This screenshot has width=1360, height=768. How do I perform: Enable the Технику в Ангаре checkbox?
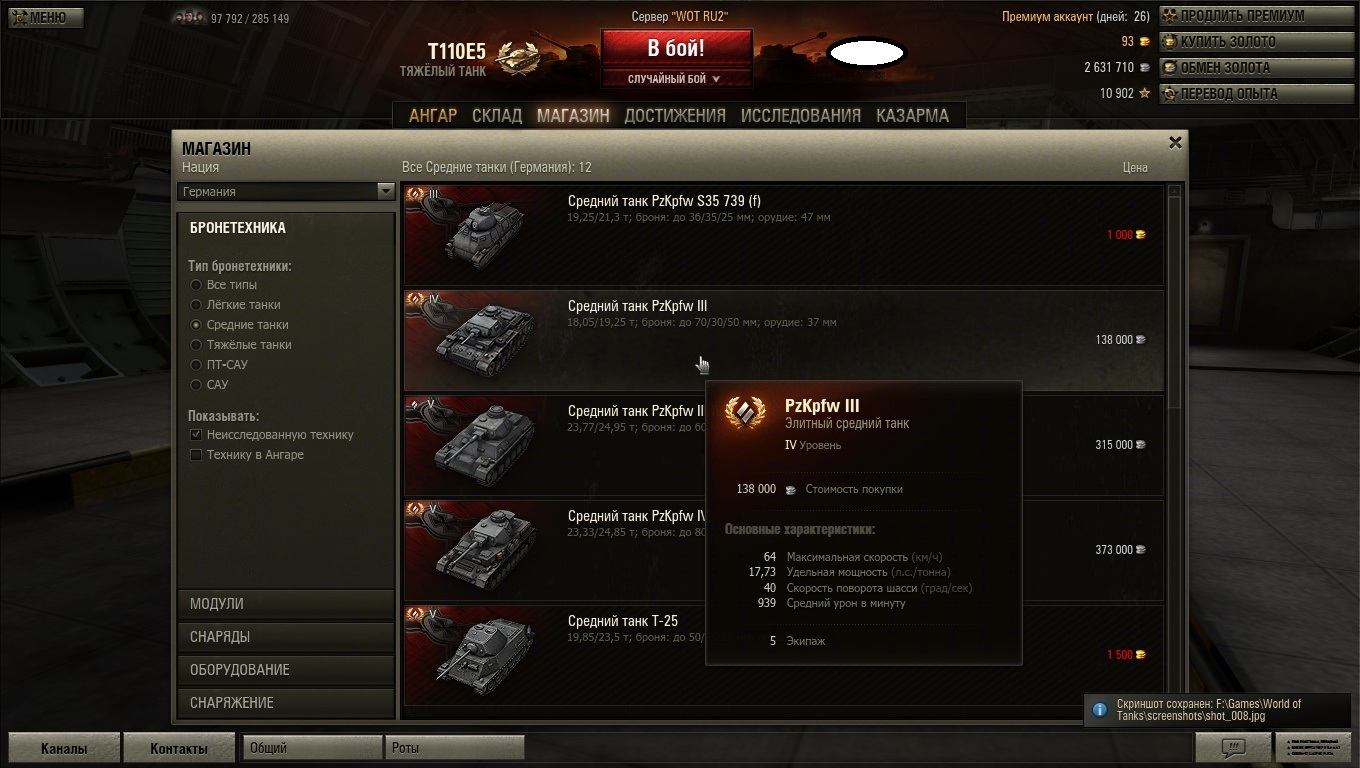197,455
